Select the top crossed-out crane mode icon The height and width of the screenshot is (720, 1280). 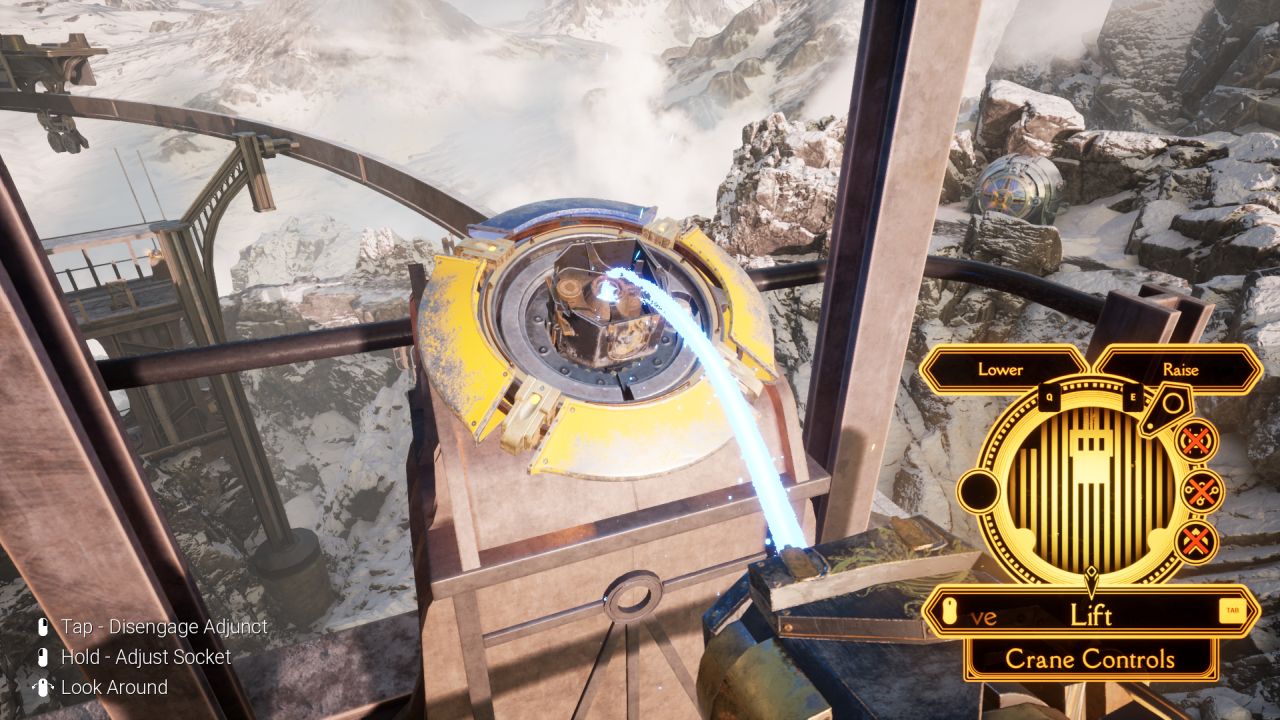point(1196,441)
